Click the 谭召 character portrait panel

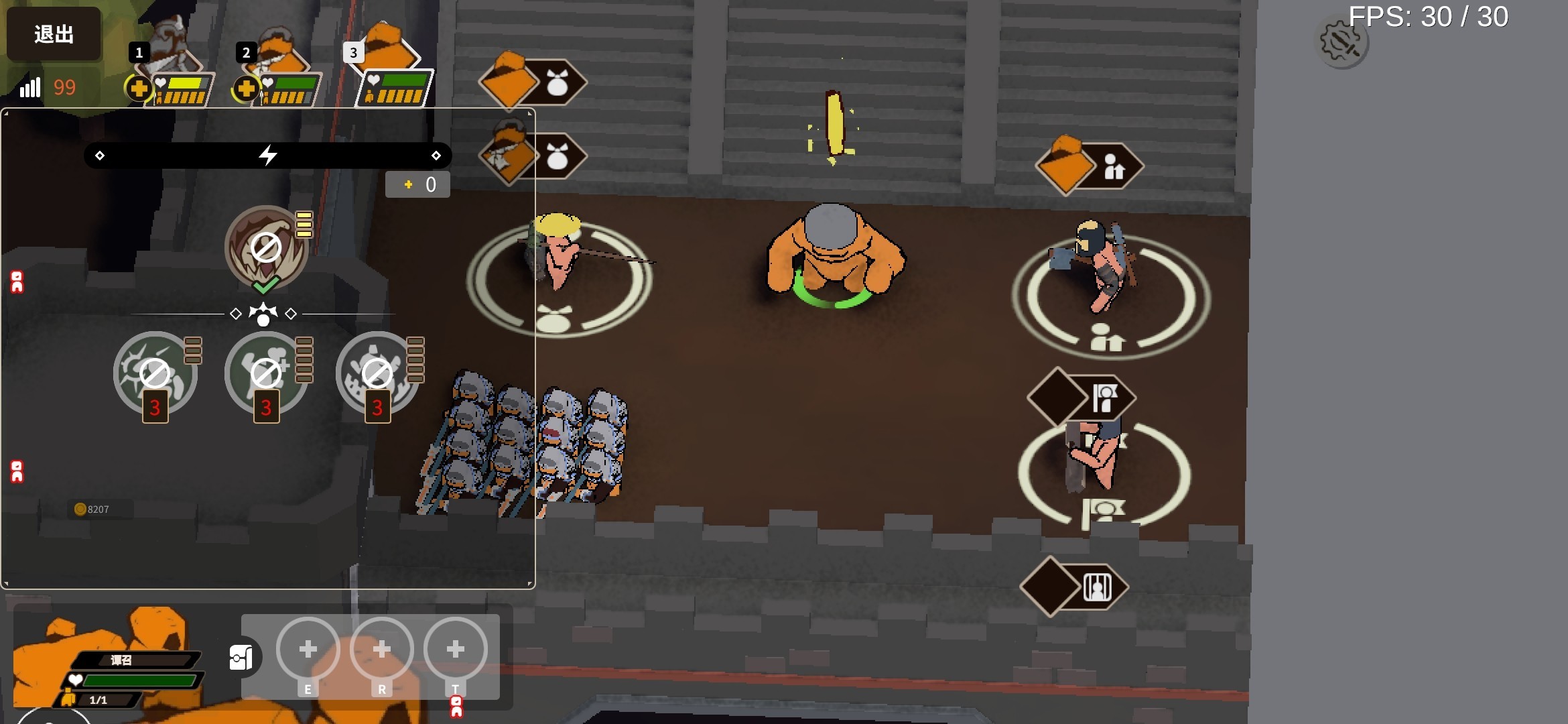click(107, 664)
